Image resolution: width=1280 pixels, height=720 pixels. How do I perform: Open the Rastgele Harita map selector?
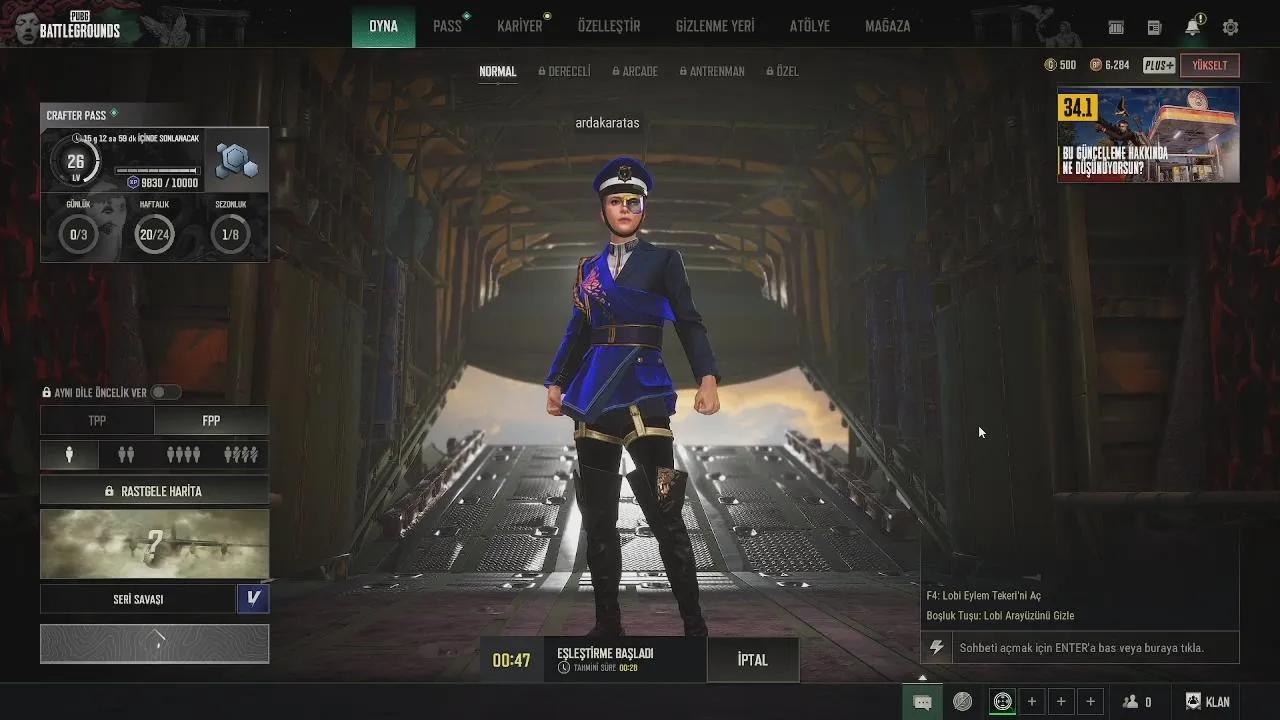154,490
